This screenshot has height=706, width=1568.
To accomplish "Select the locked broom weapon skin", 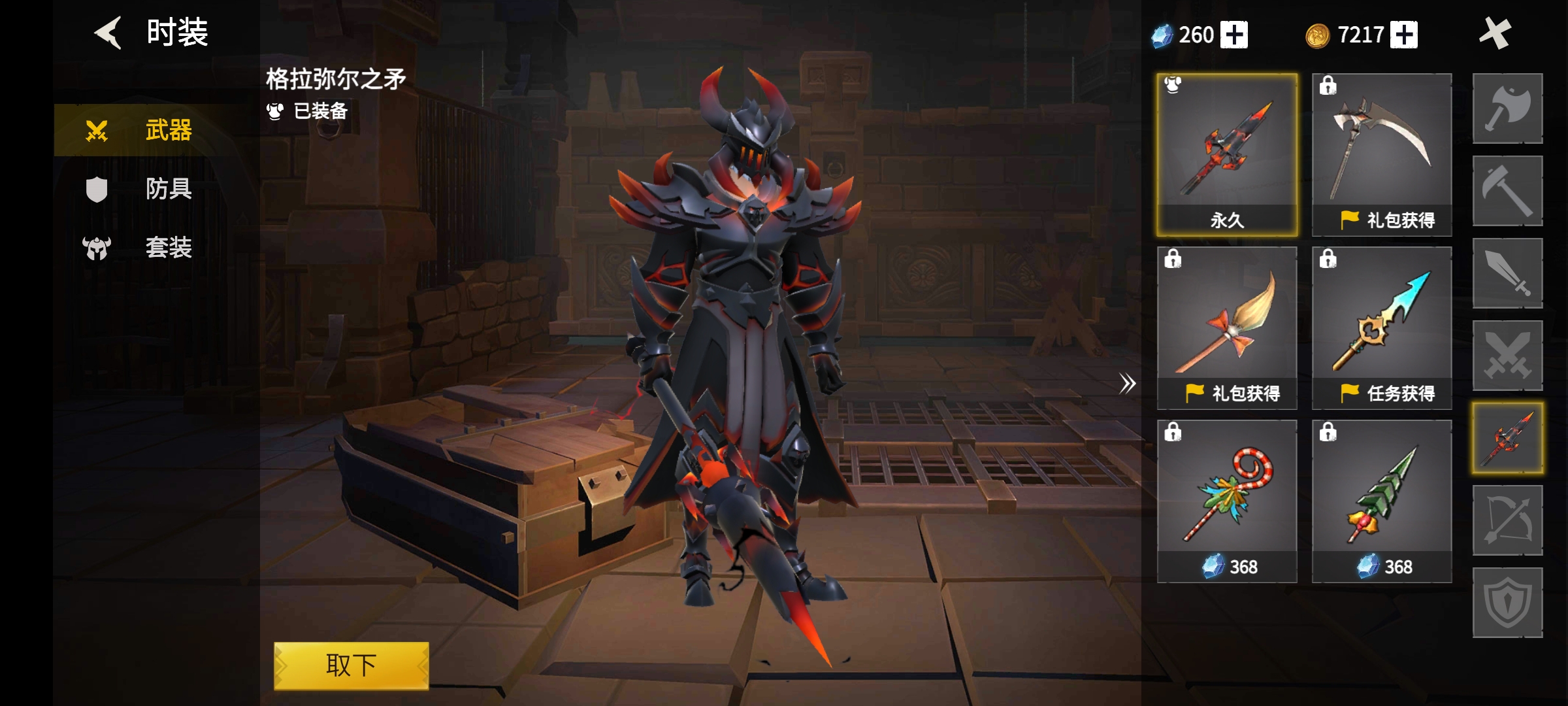I will [x=1227, y=328].
